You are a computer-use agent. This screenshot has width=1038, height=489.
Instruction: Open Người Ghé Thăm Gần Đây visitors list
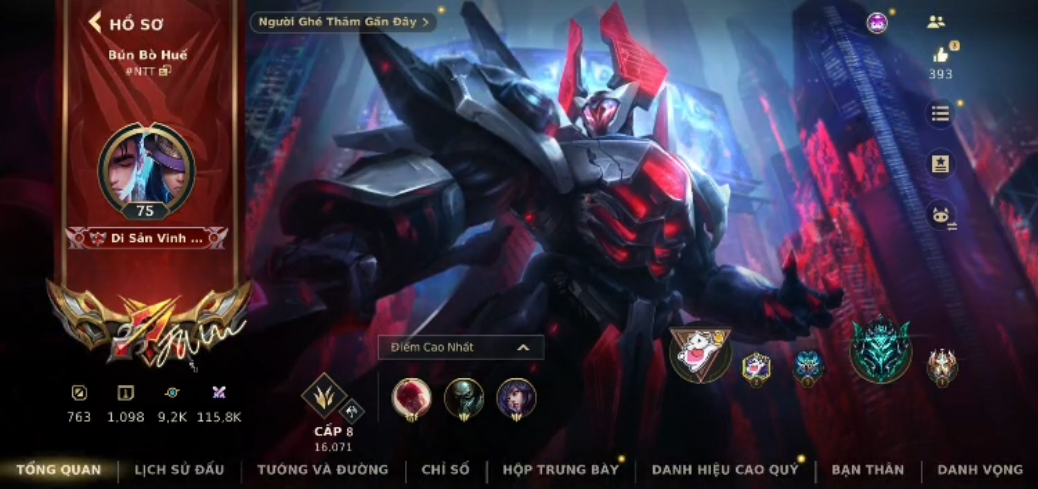pyautogui.click(x=344, y=21)
